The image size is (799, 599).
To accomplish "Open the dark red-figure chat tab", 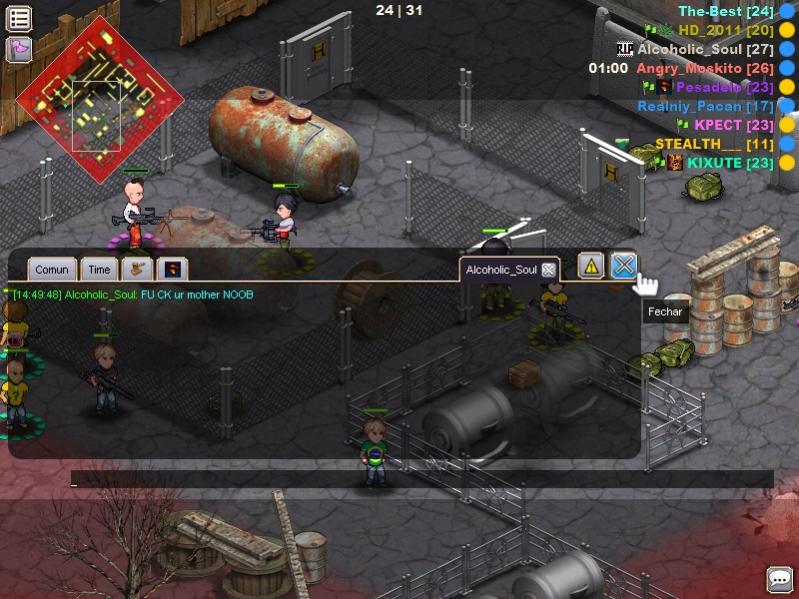I will (172, 269).
